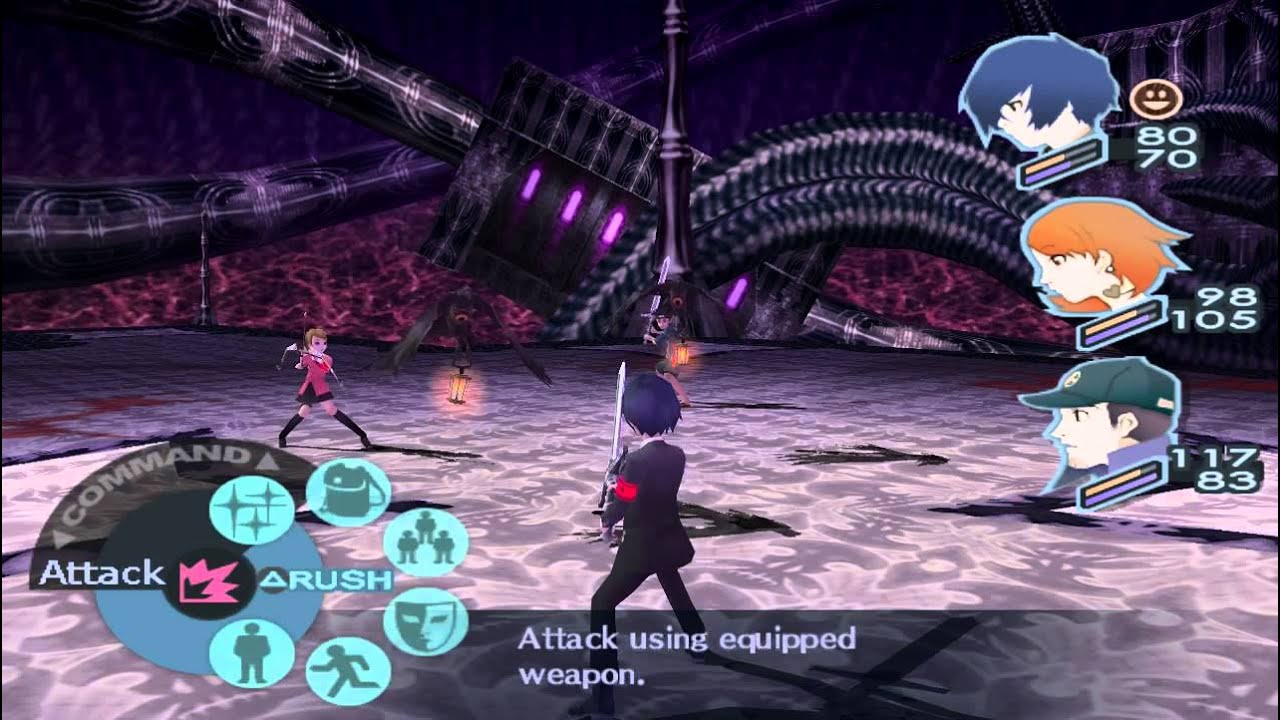Click the blue-haired protagonist's portrait
The width and height of the screenshot is (1280, 720).
pos(1040,90)
